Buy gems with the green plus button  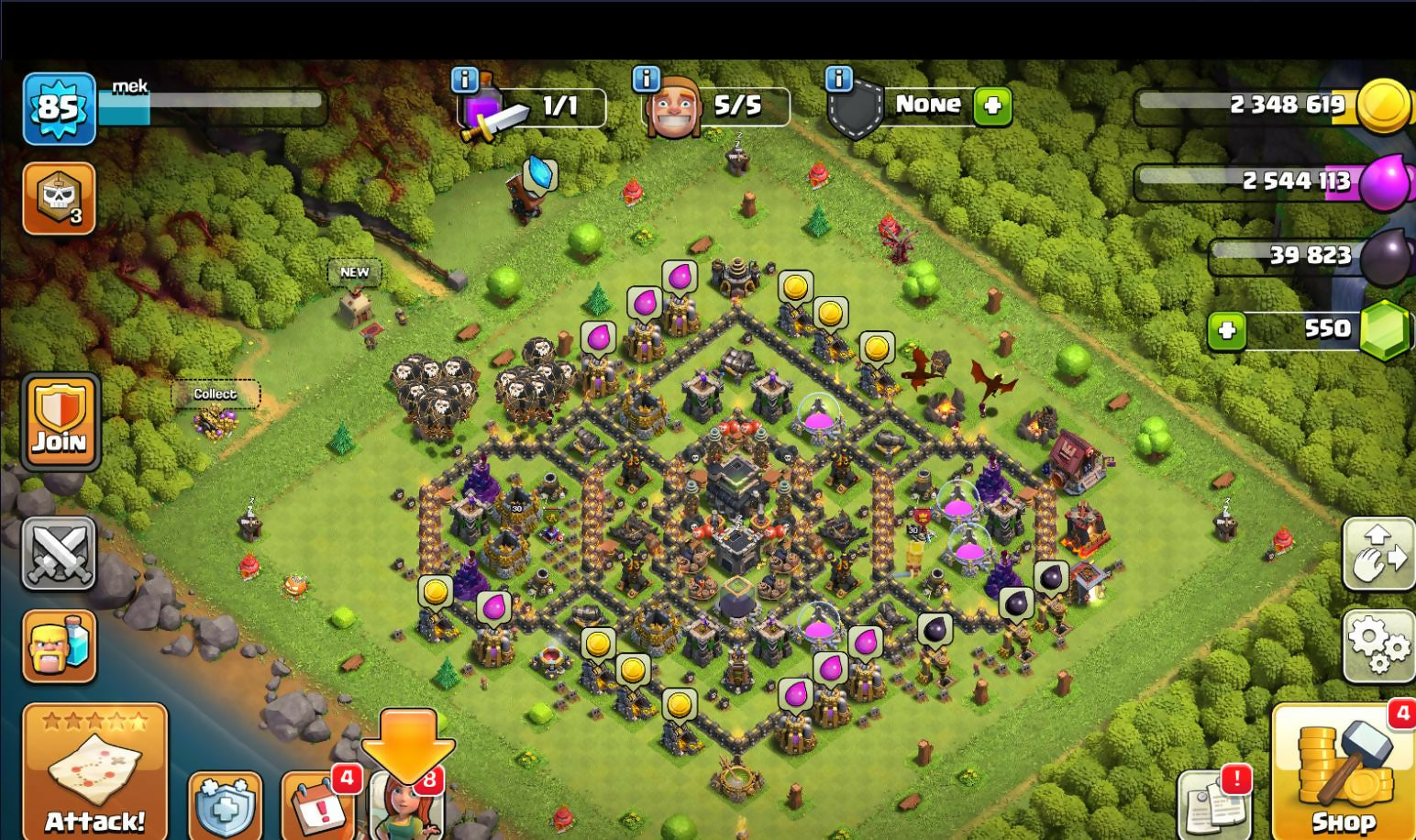(x=1227, y=330)
